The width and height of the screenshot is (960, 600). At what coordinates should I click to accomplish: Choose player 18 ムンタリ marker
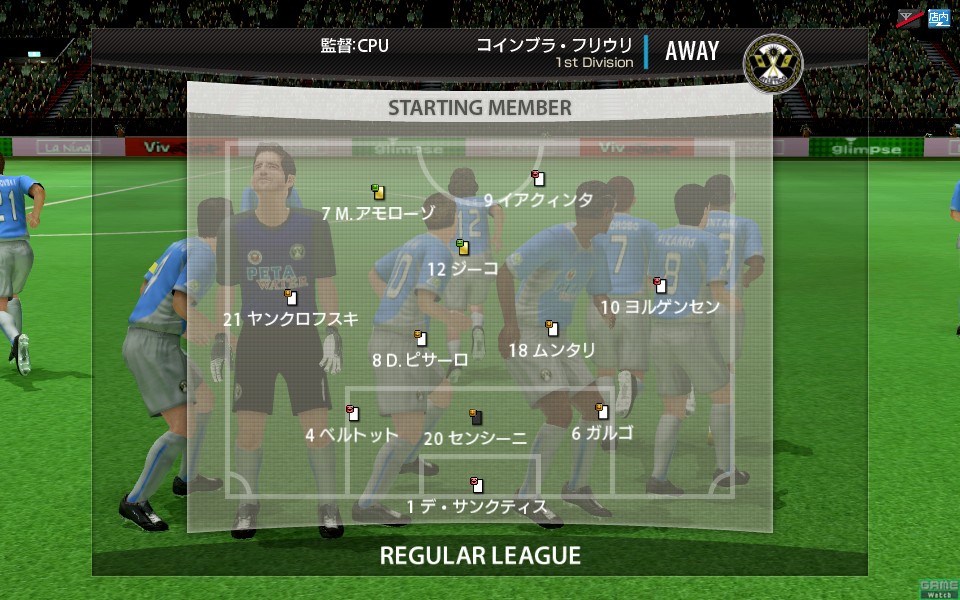point(551,328)
